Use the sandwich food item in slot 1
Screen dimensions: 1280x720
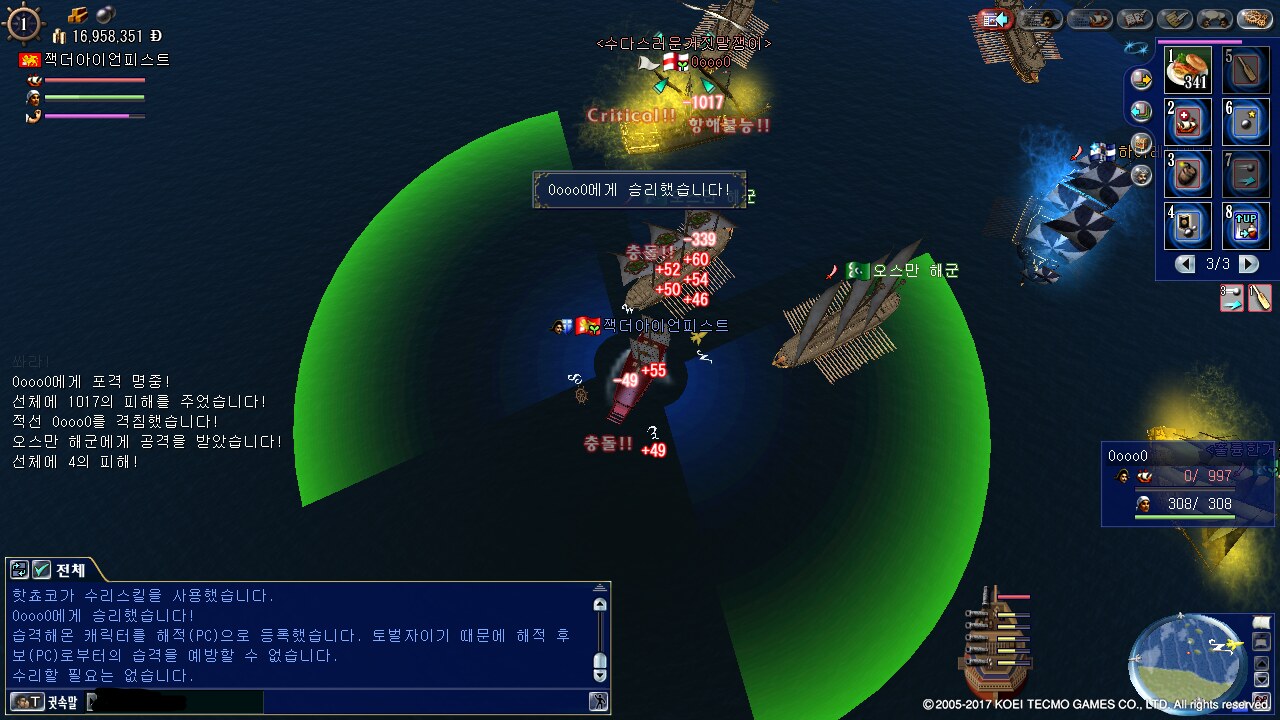point(1188,70)
